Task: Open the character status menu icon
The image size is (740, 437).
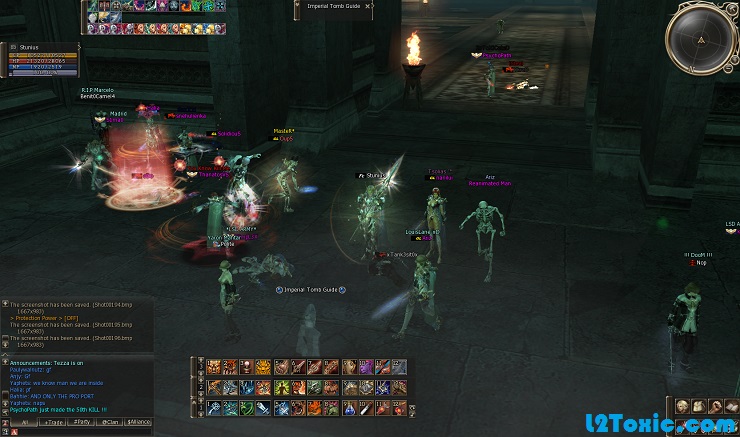Action: pyautogui.click(x=682, y=406)
